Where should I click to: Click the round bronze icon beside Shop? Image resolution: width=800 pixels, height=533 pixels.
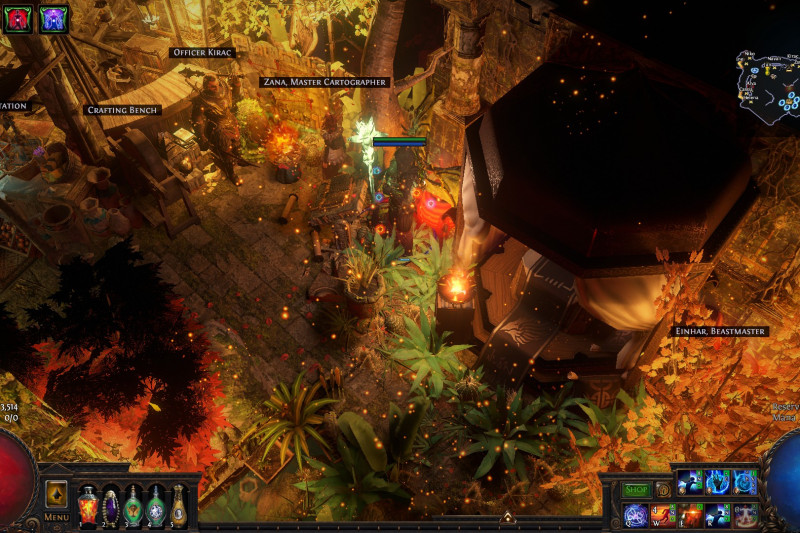tap(662, 490)
